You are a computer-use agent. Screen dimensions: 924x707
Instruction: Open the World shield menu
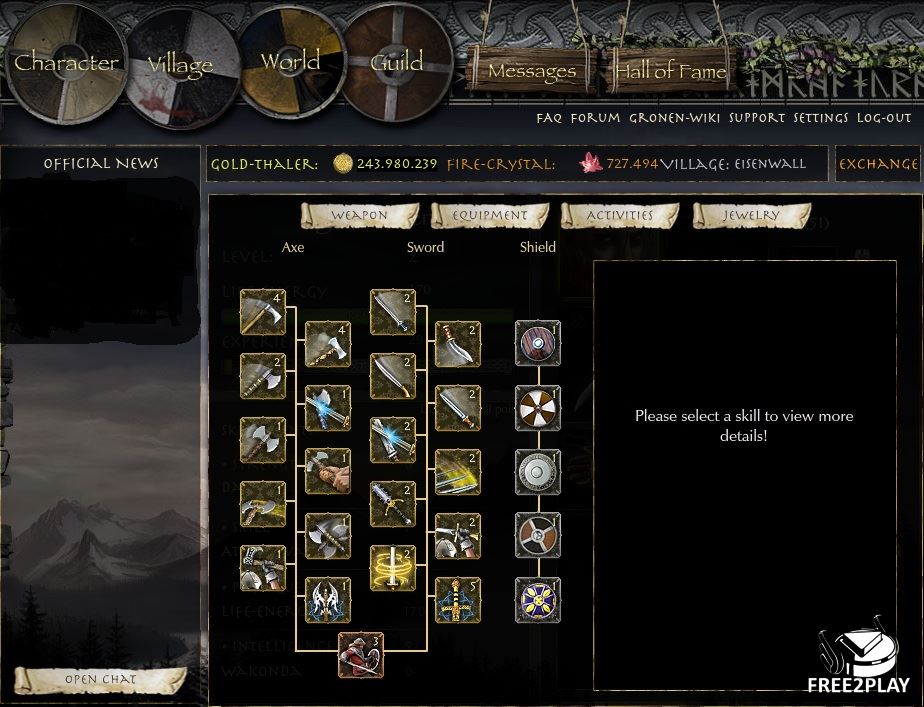290,61
